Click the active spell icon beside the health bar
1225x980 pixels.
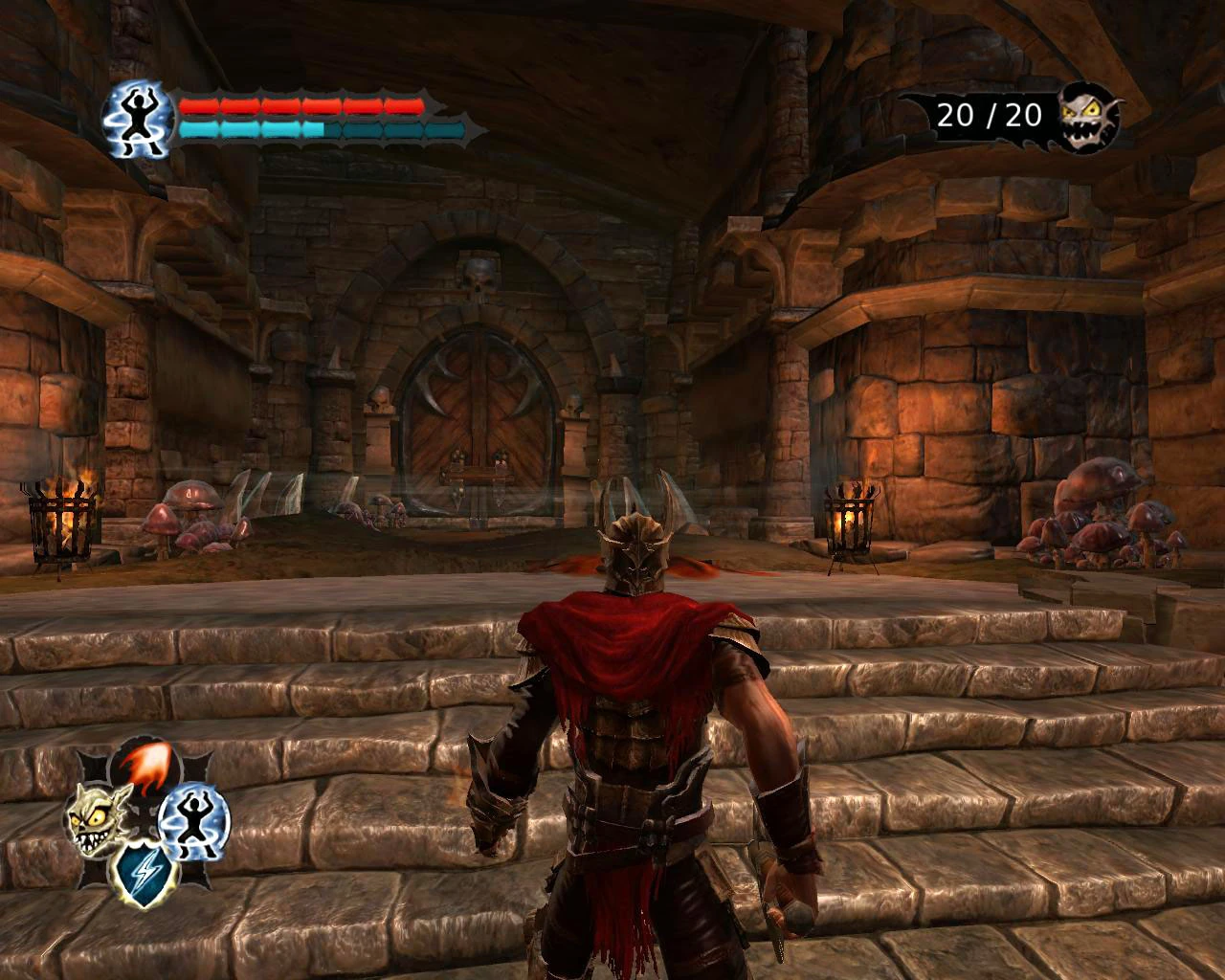138,119
